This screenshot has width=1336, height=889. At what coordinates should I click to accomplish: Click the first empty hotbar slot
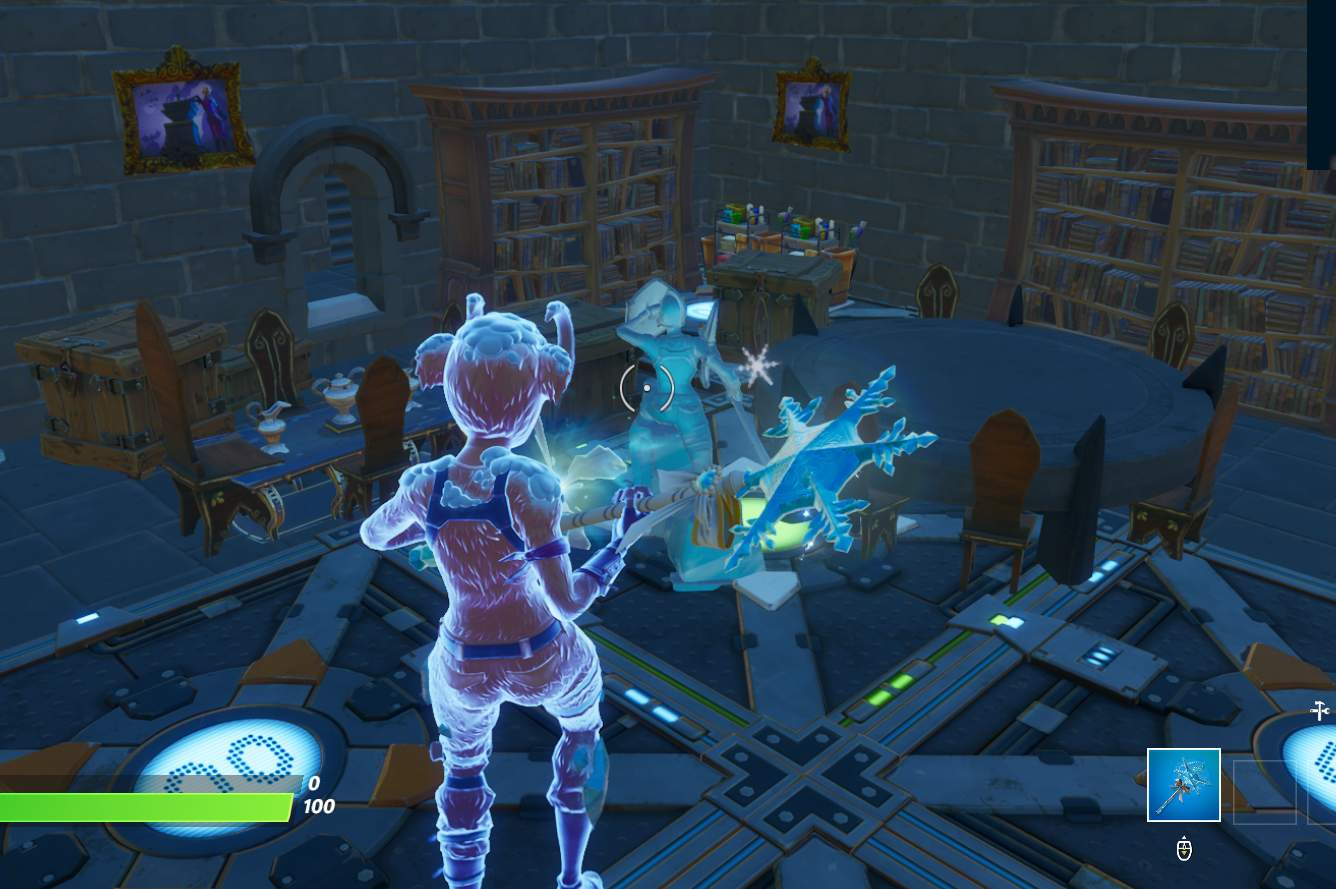[x=1266, y=792]
